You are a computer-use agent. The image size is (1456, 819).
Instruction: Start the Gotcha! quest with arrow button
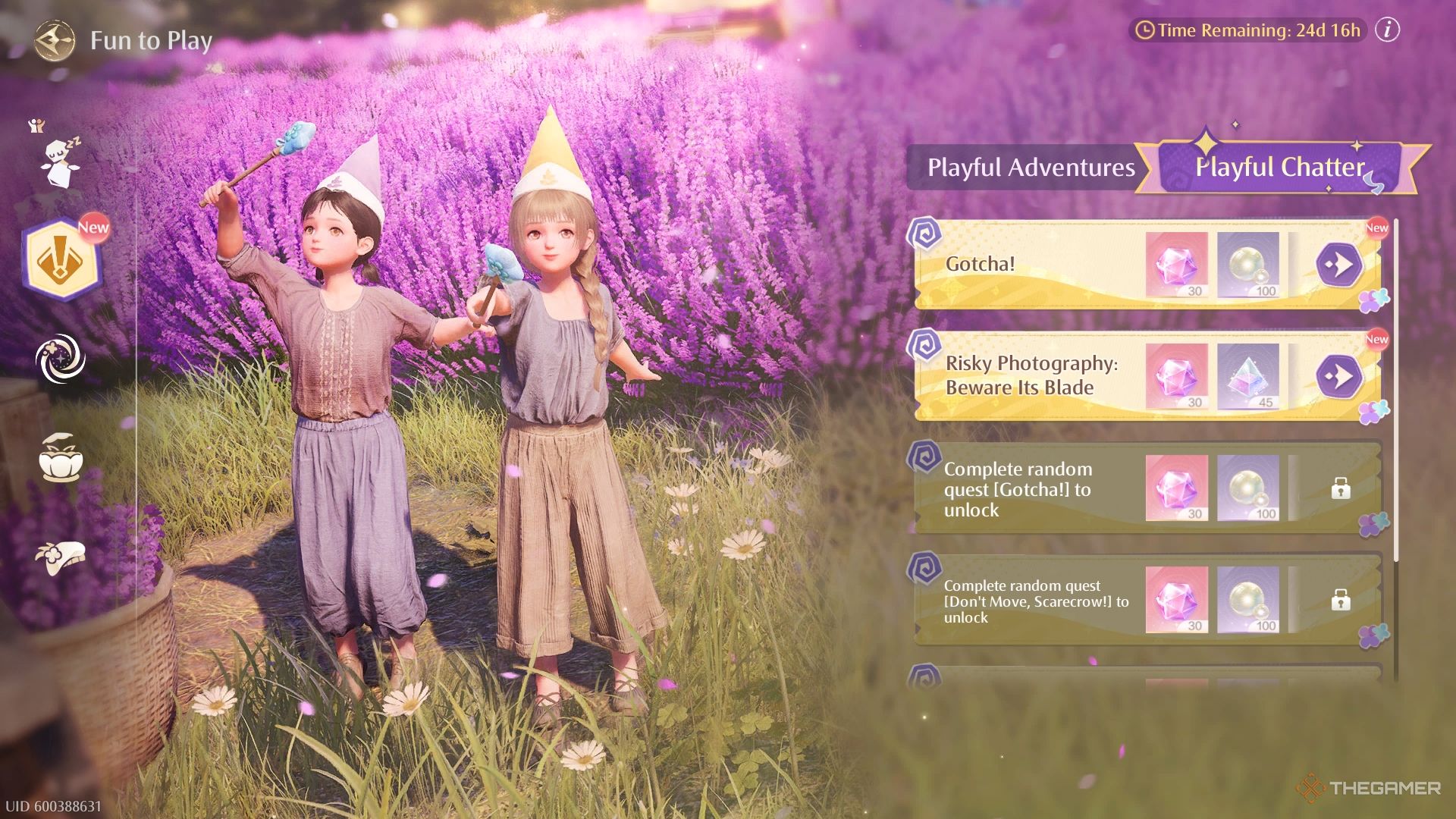[1338, 265]
